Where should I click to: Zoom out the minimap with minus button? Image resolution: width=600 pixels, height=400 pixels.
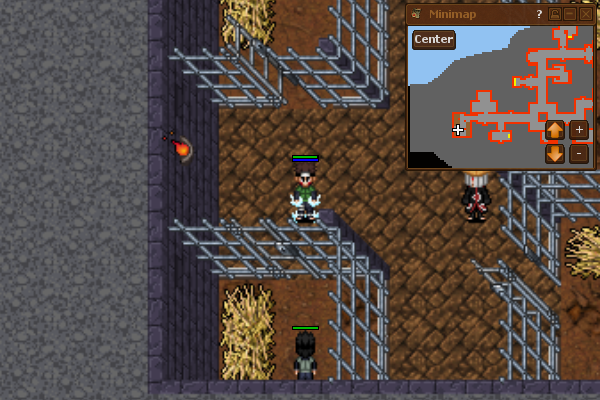pos(579,154)
